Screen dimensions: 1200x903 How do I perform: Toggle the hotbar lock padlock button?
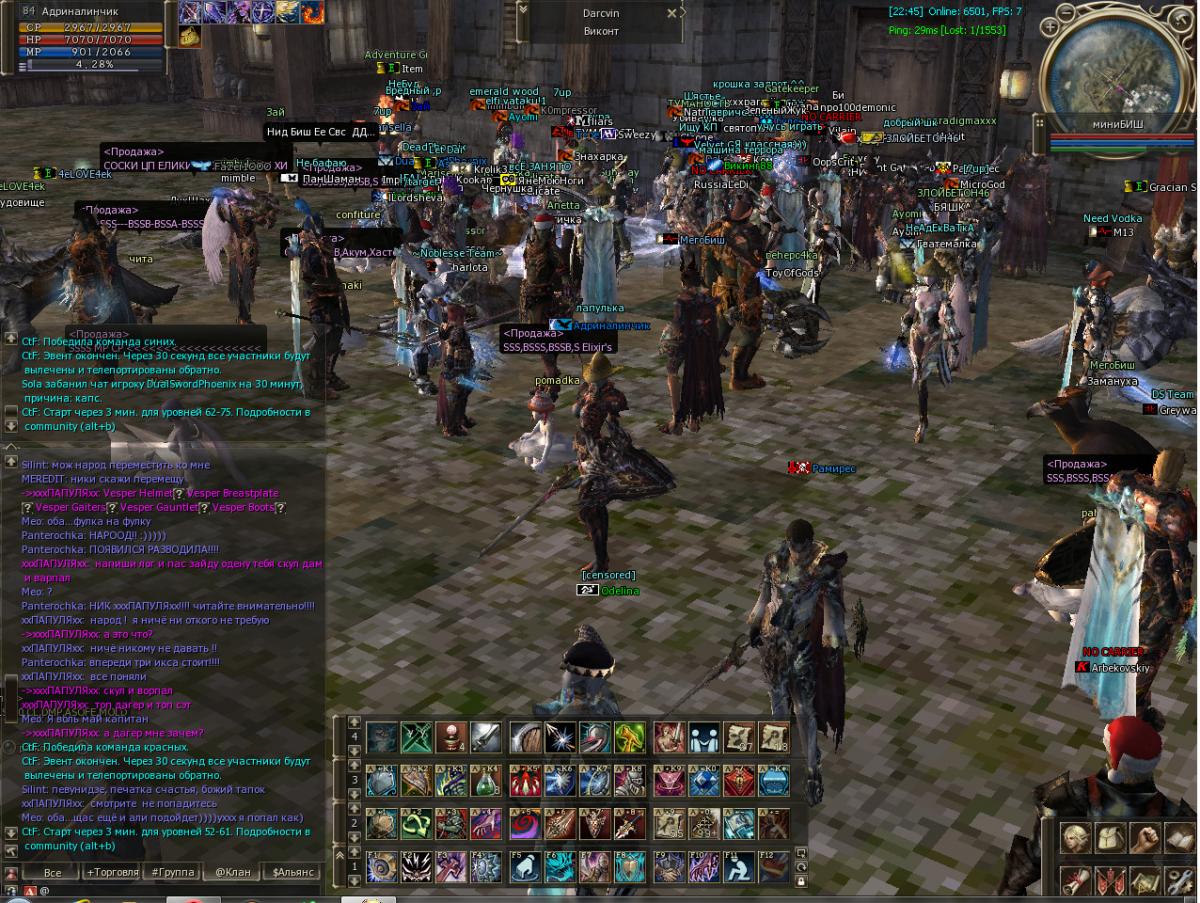click(x=801, y=882)
